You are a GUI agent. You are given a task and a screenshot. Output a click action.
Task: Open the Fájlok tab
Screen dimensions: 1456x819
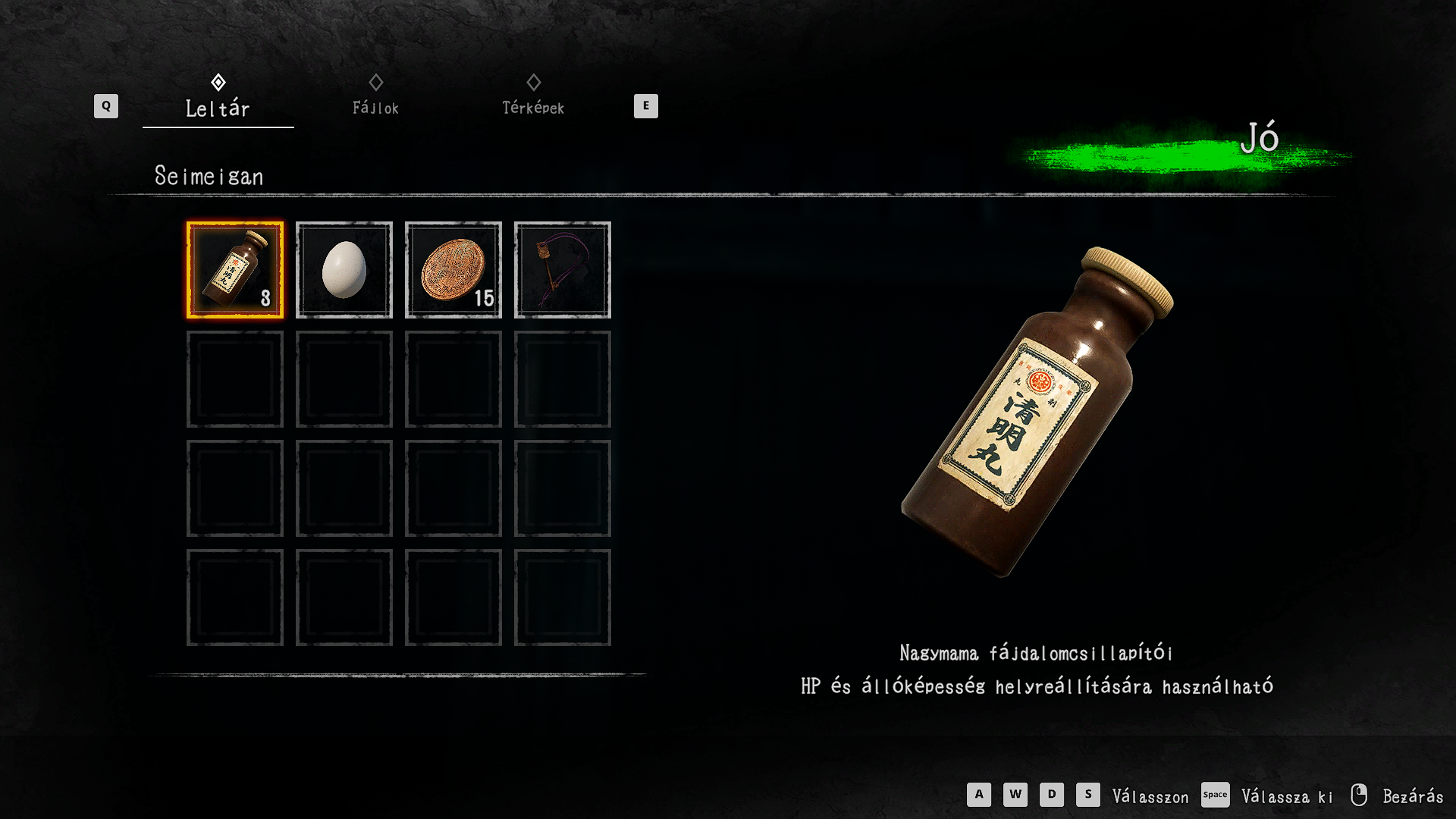pyautogui.click(x=375, y=108)
